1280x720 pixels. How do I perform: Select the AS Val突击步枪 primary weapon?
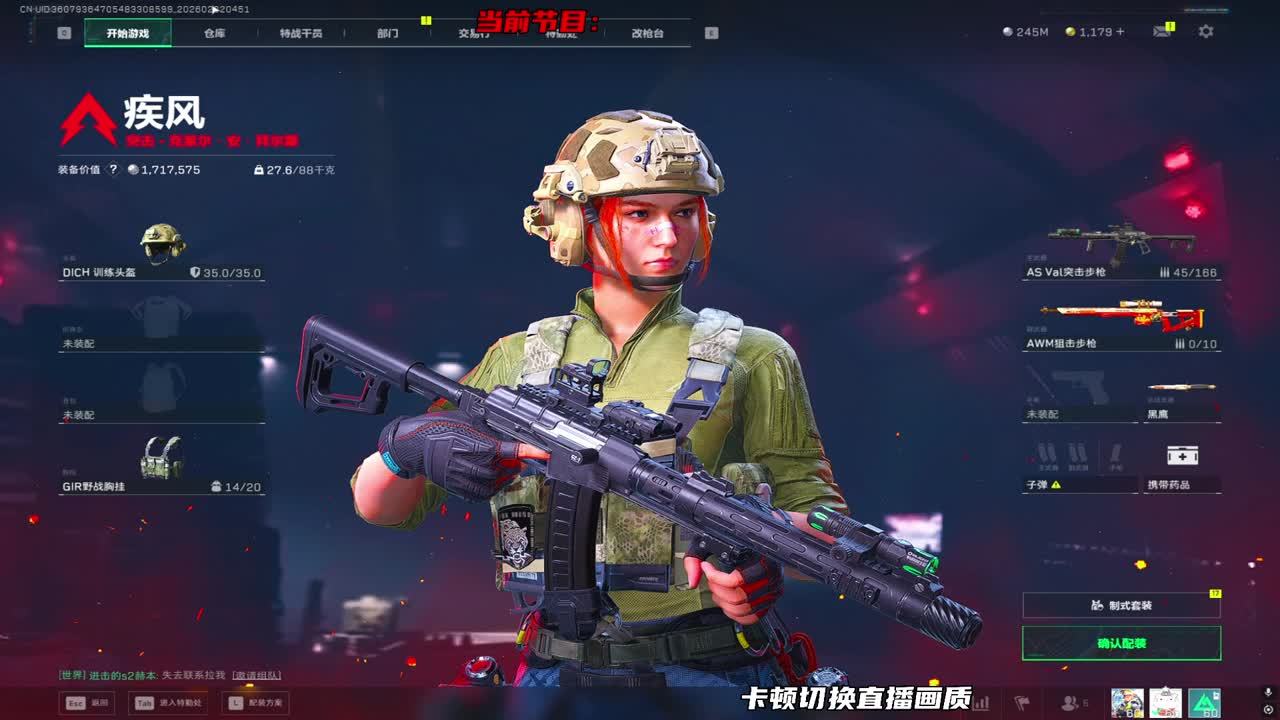tap(1121, 251)
